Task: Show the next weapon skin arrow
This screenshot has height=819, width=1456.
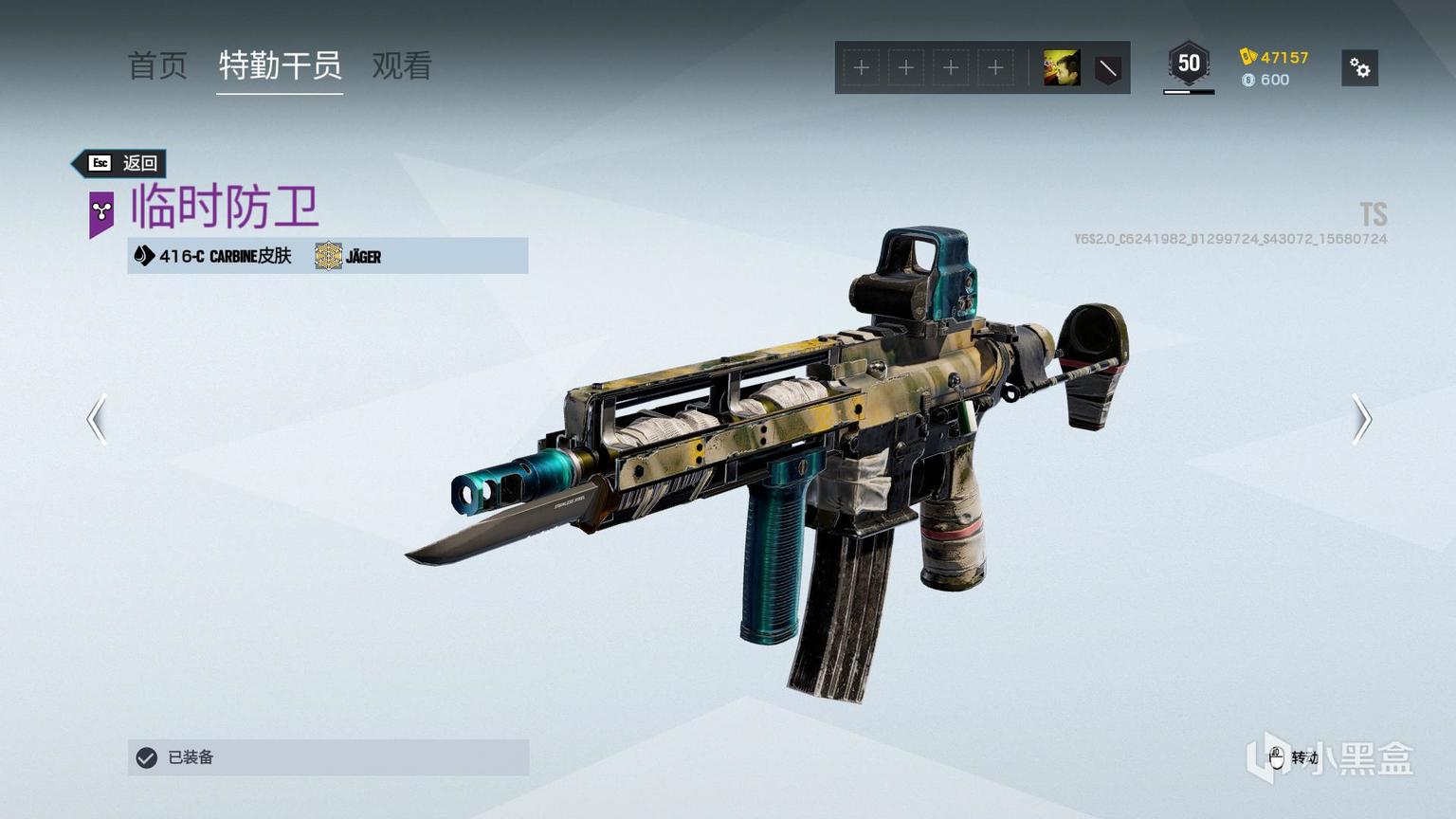Action: [1361, 419]
